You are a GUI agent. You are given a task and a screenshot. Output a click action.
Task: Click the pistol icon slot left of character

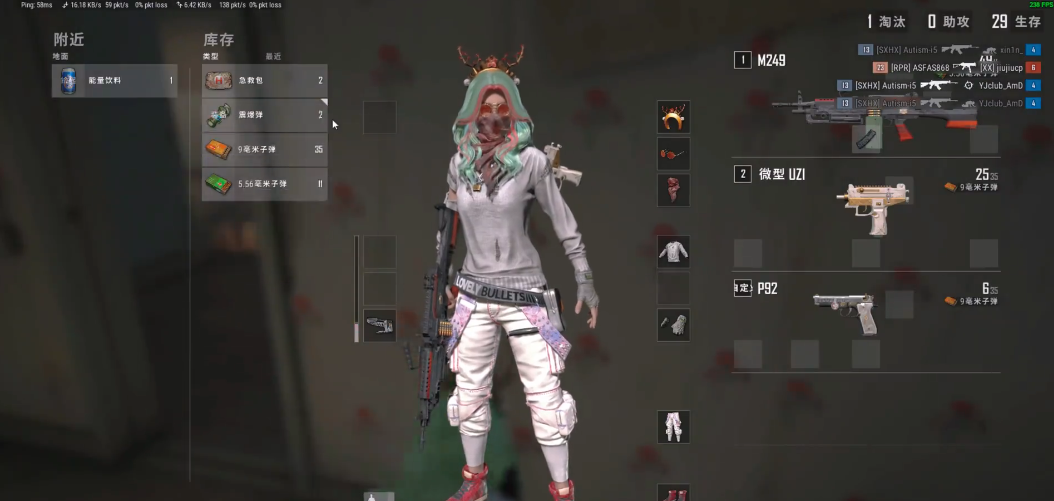[x=379, y=325]
